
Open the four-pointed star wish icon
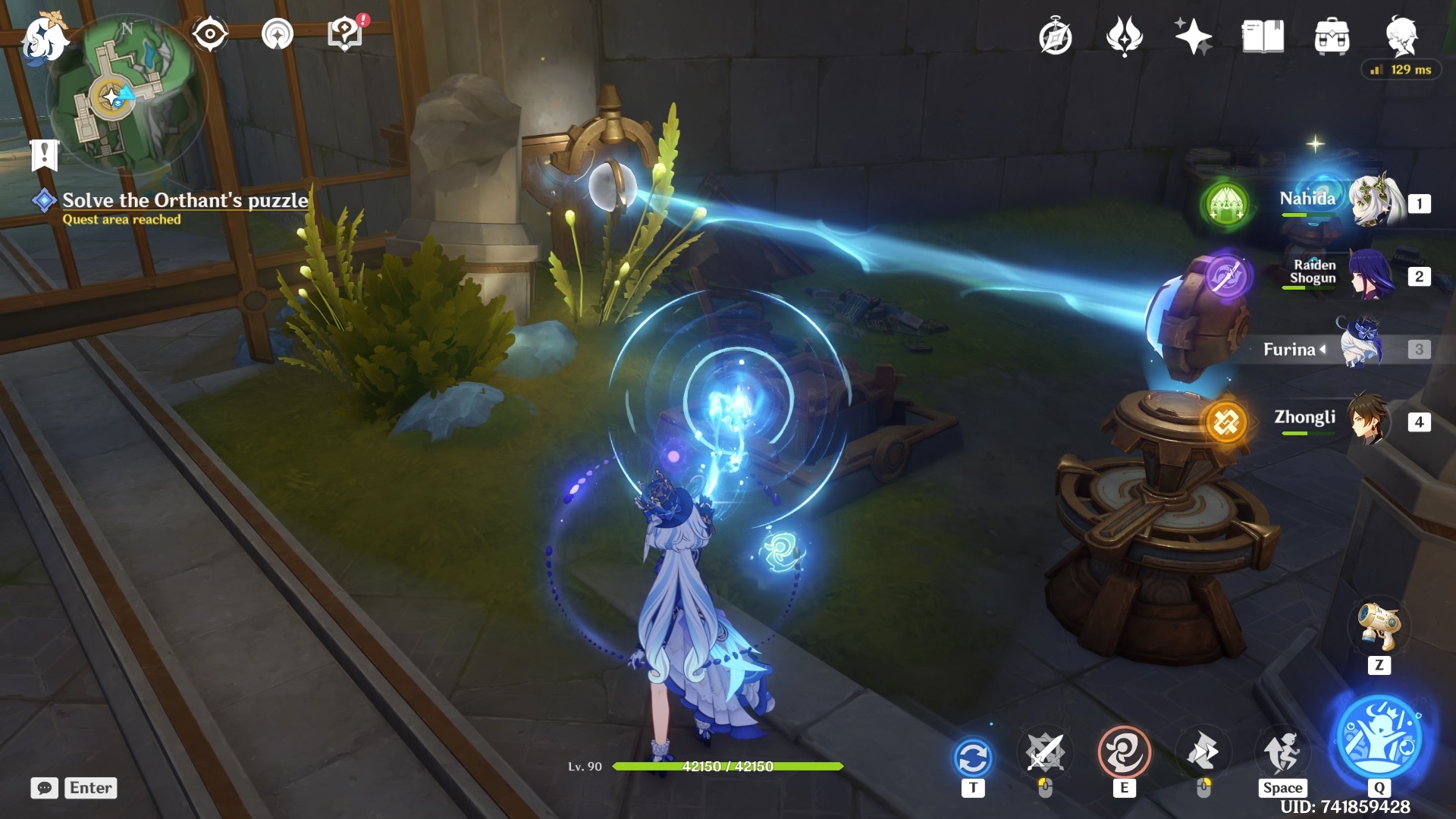tap(1193, 36)
